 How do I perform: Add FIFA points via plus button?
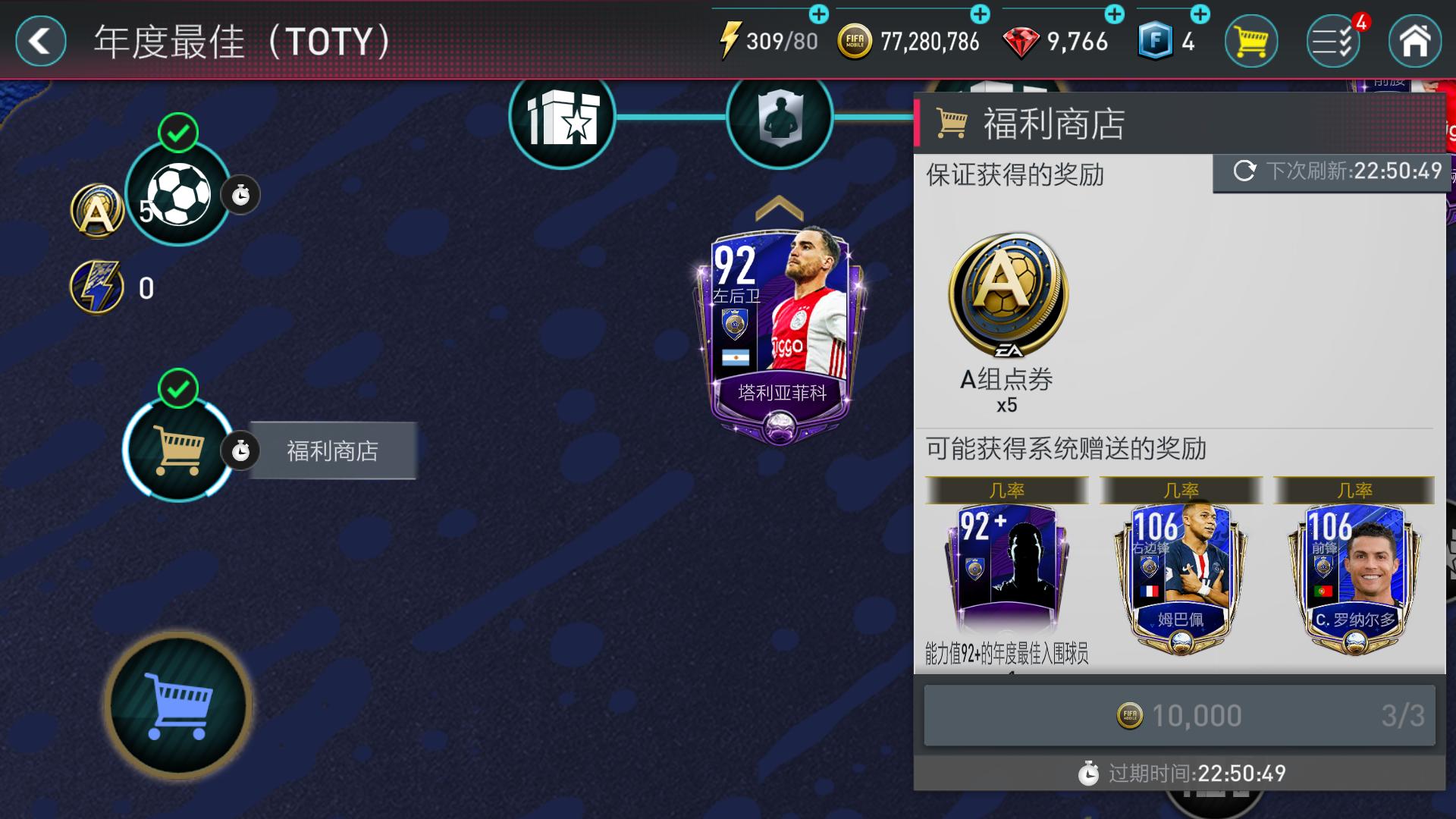(x=1198, y=13)
